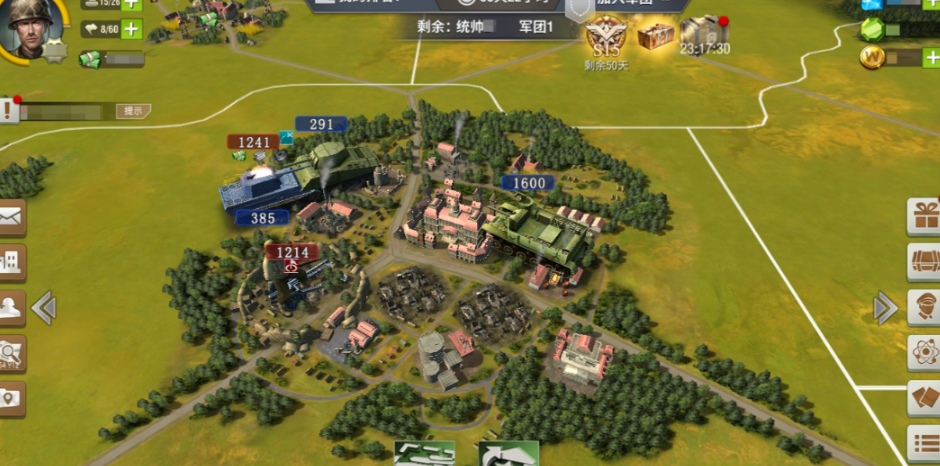
Task: Collapse the right sidebar with arrow
Action: tap(885, 308)
